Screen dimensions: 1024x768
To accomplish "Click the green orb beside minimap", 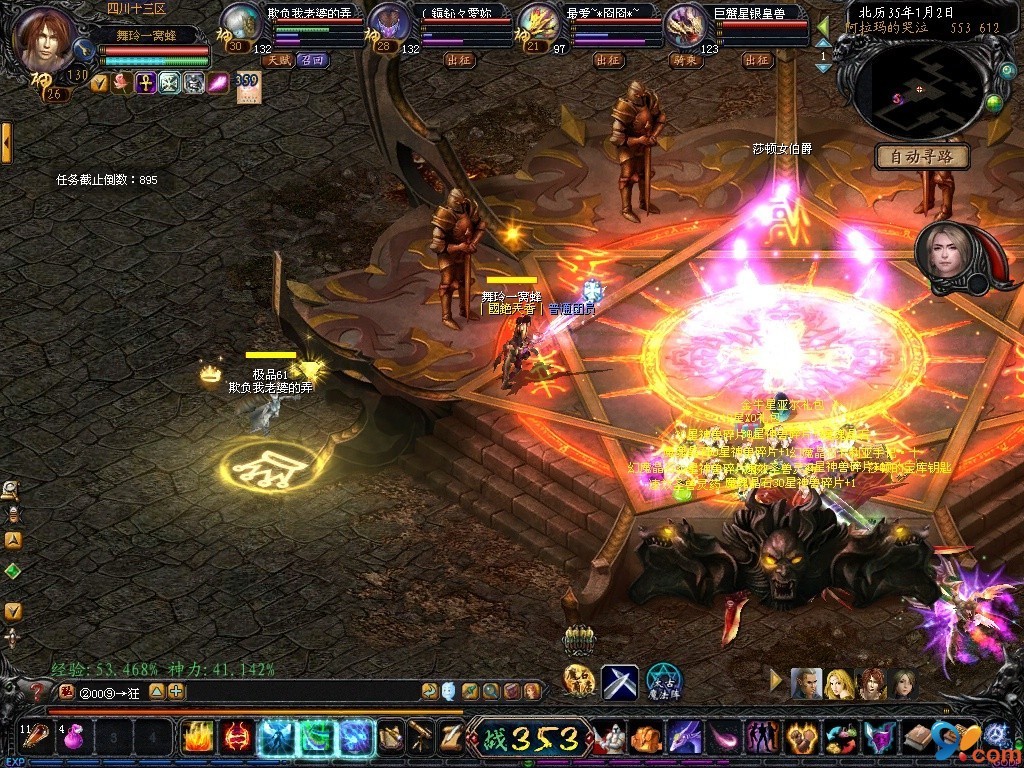I will tap(994, 102).
